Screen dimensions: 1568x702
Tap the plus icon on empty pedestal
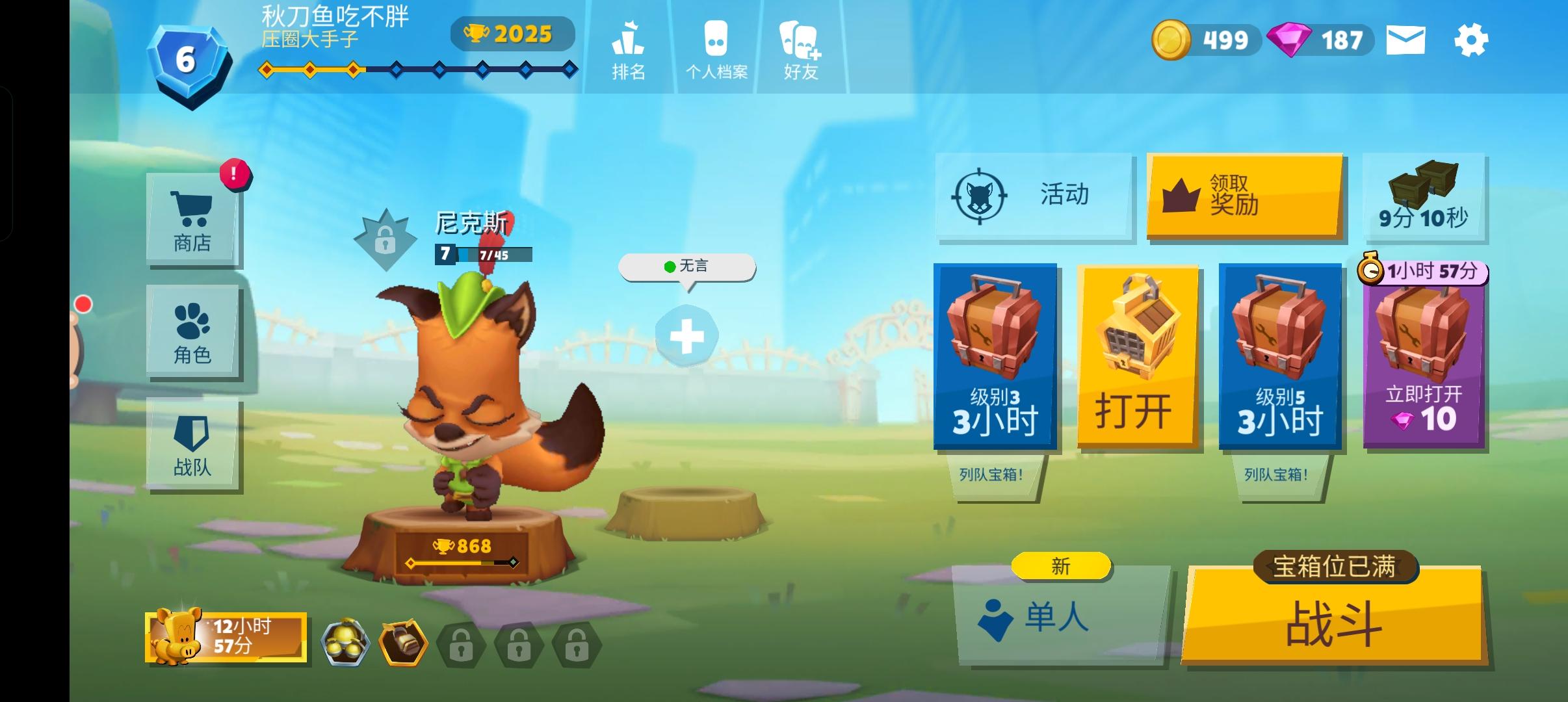tap(686, 335)
